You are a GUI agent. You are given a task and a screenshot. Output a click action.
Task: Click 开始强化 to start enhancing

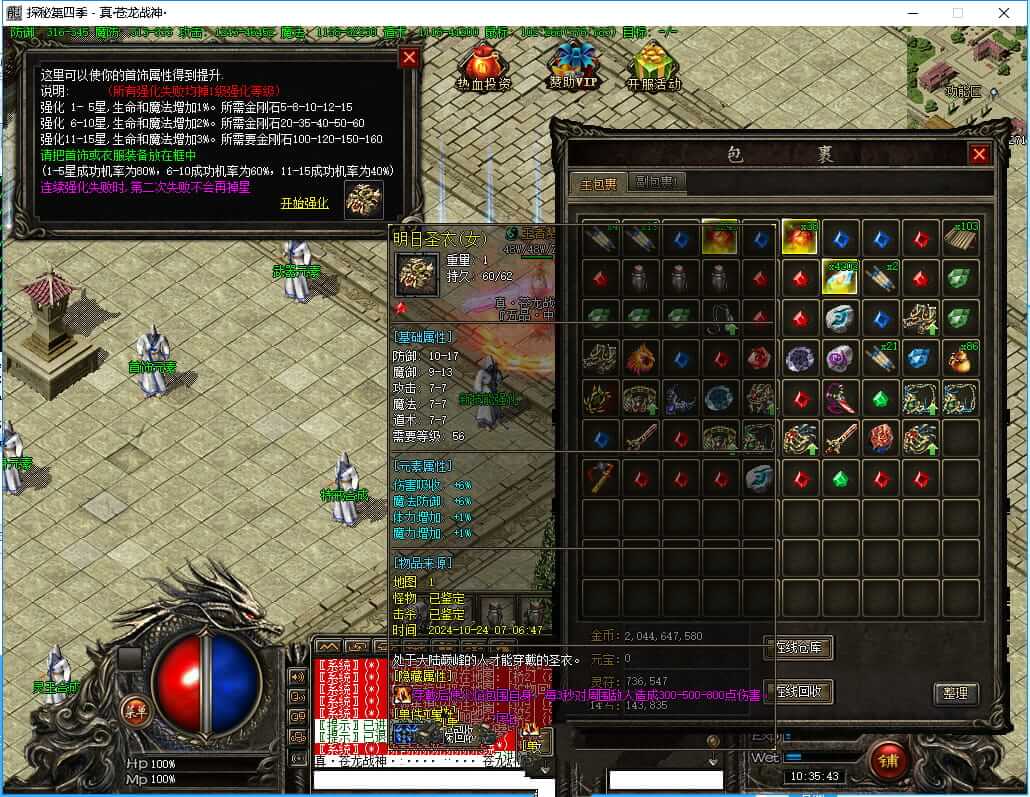tap(304, 203)
